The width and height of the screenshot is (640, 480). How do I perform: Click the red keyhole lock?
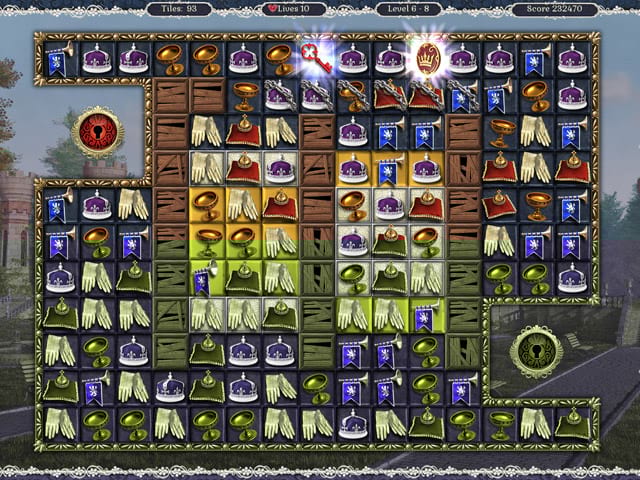97,132
